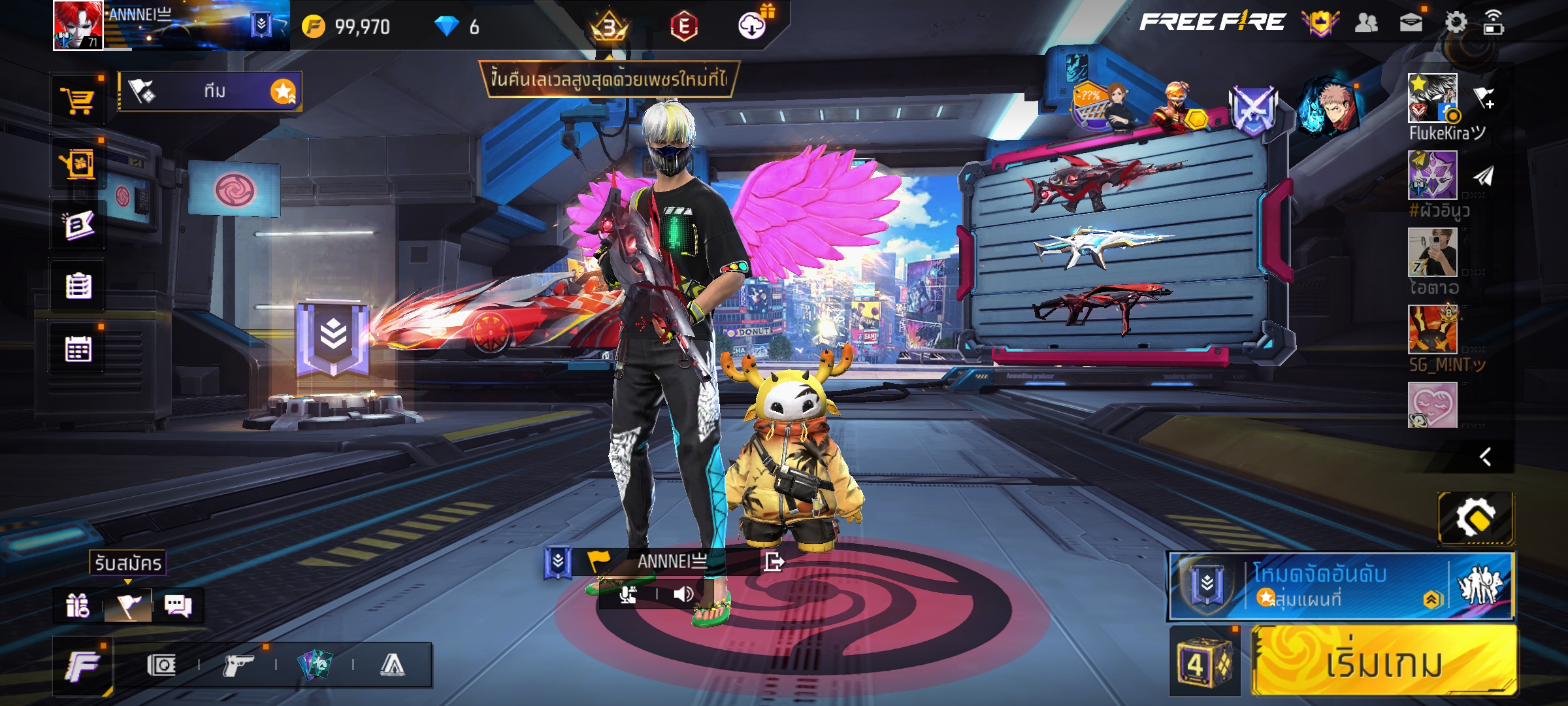This screenshot has width=1568, height=706.
Task: Start the match with the yellow เริ่มเกม button
Action: [1384, 662]
